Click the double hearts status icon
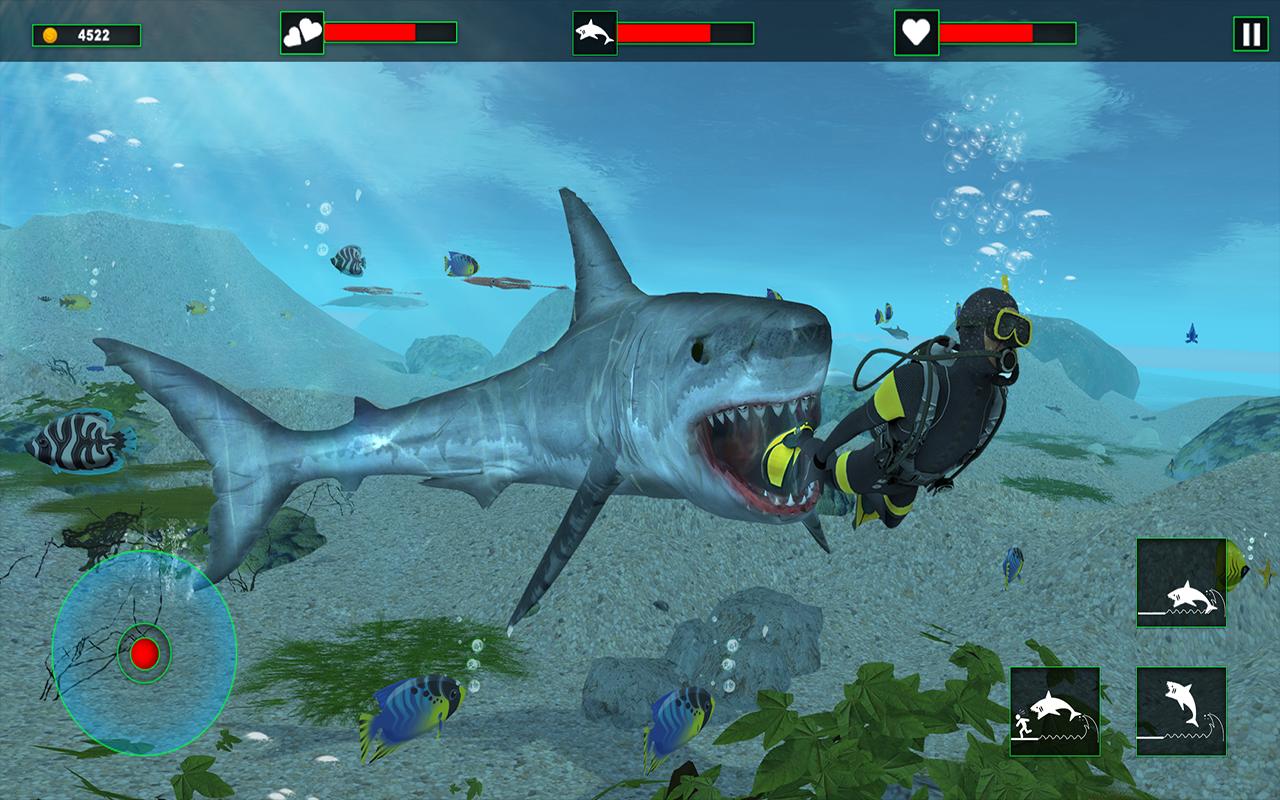1280x800 pixels. [303, 31]
